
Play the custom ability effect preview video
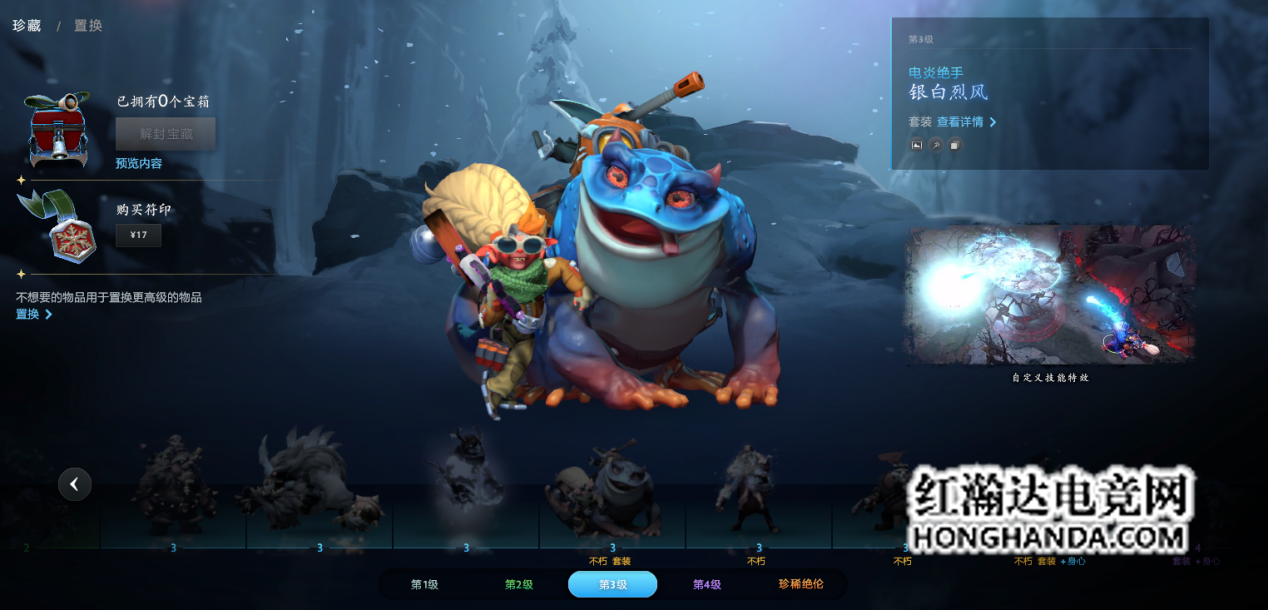tap(1050, 294)
